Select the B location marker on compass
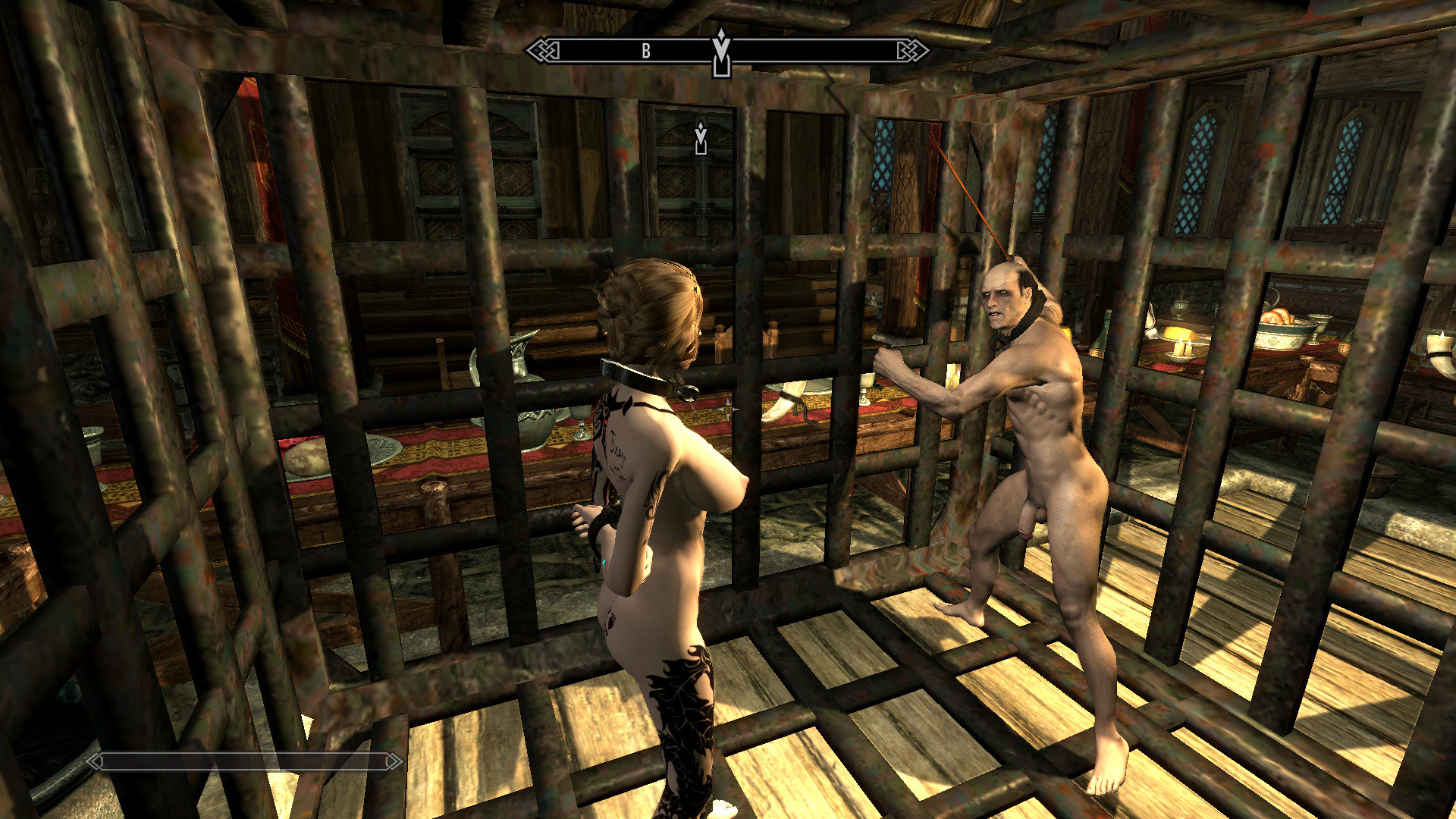Image resolution: width=1456 pixels, height=819 pixels. pyautogui.click(x=645, y=50)
